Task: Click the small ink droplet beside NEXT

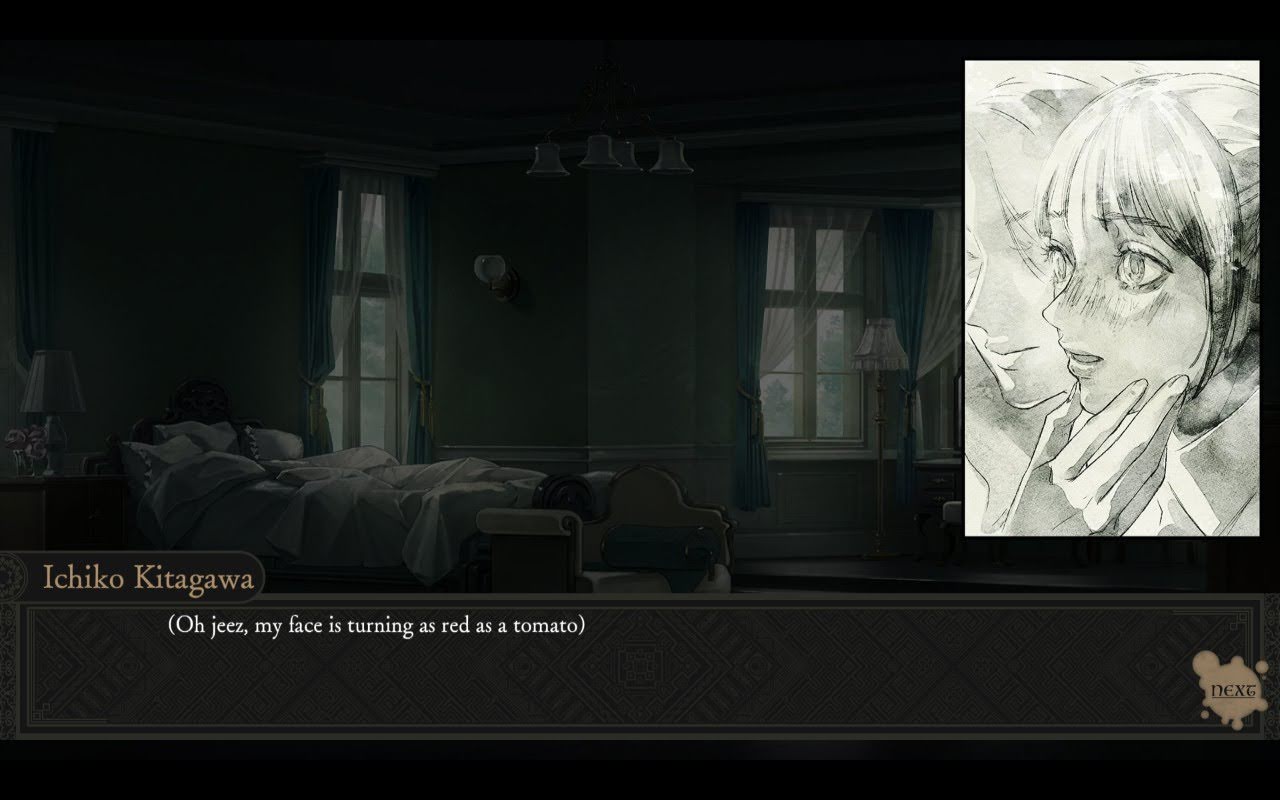Action: pyautogui.click(x=1261, y=667)
